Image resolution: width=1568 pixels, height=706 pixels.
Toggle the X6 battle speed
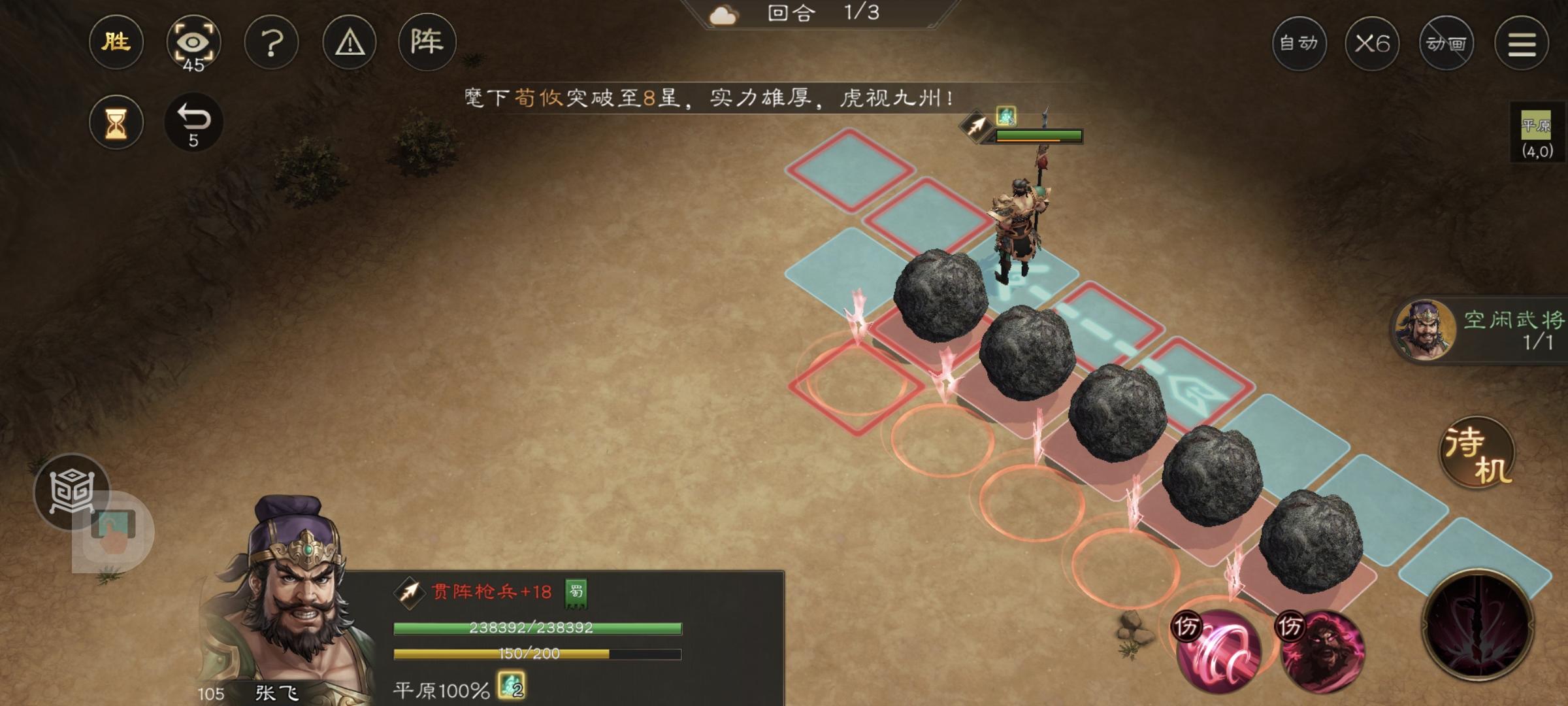click(1373, 43)
